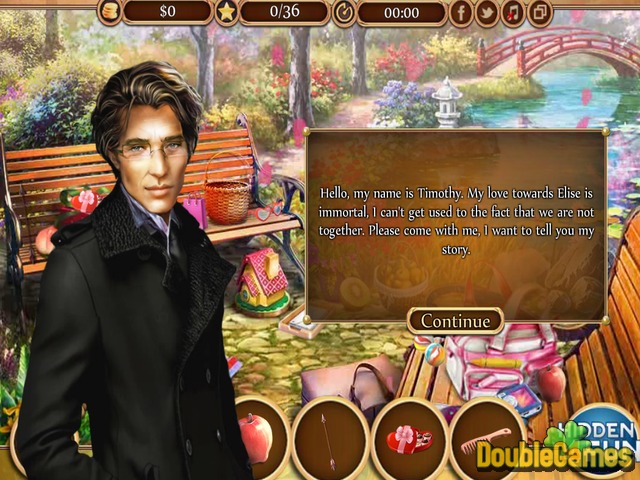Open the Facebook share button
640x480 pixels.
click(461, 12)
